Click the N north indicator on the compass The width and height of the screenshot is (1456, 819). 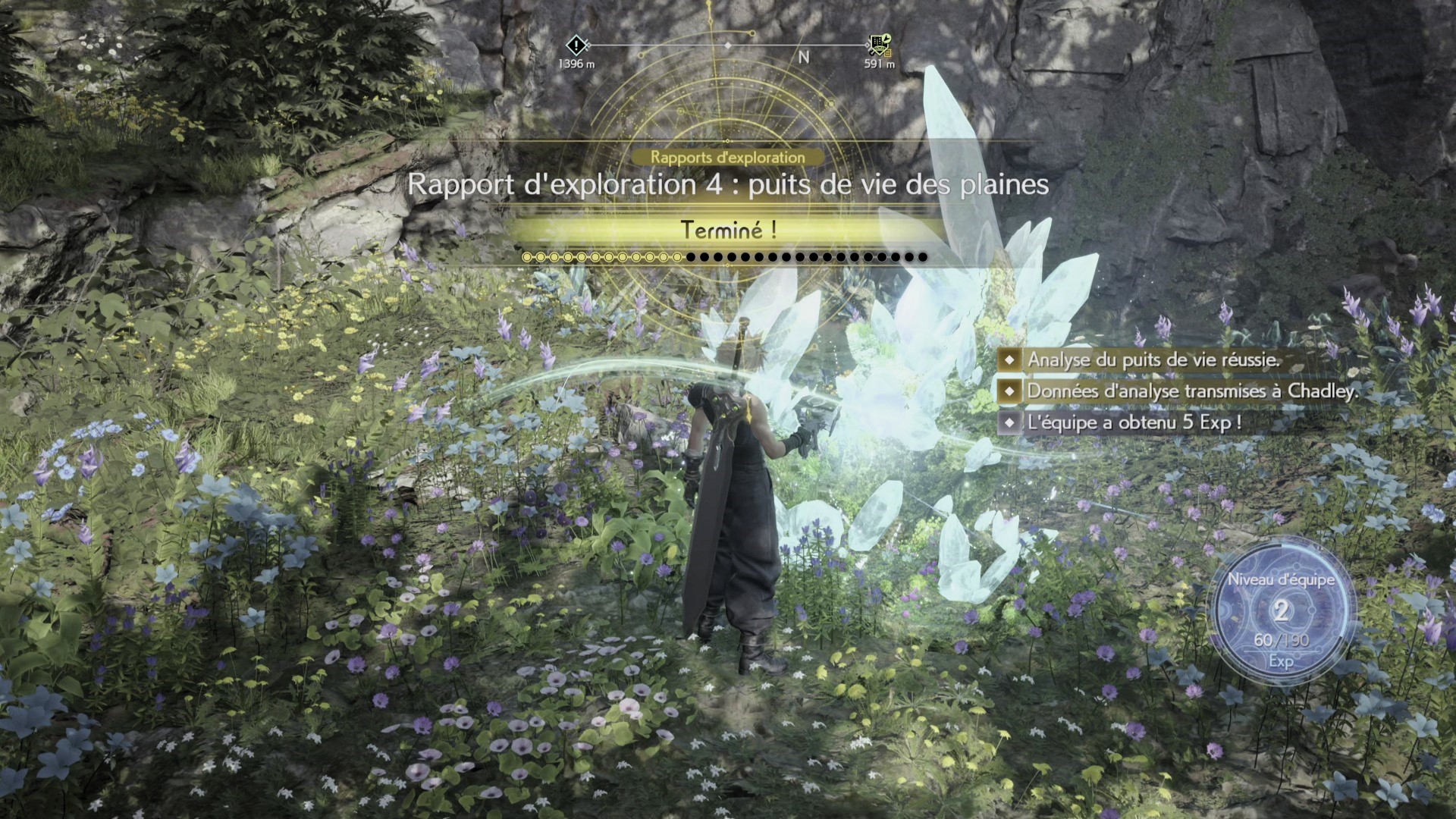coord(804,57)
